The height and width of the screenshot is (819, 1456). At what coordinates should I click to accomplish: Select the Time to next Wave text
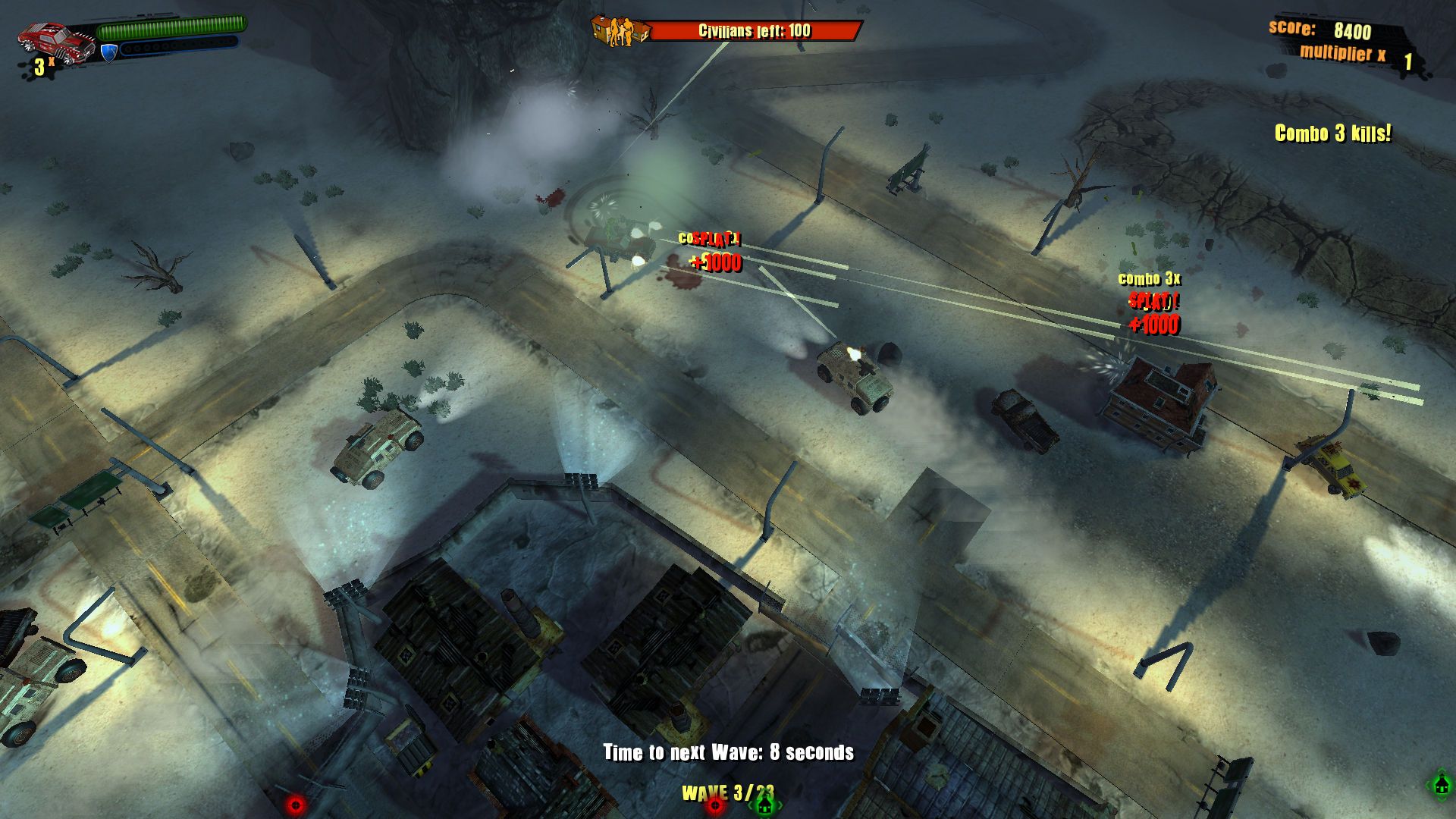click(x=728, y=754)
